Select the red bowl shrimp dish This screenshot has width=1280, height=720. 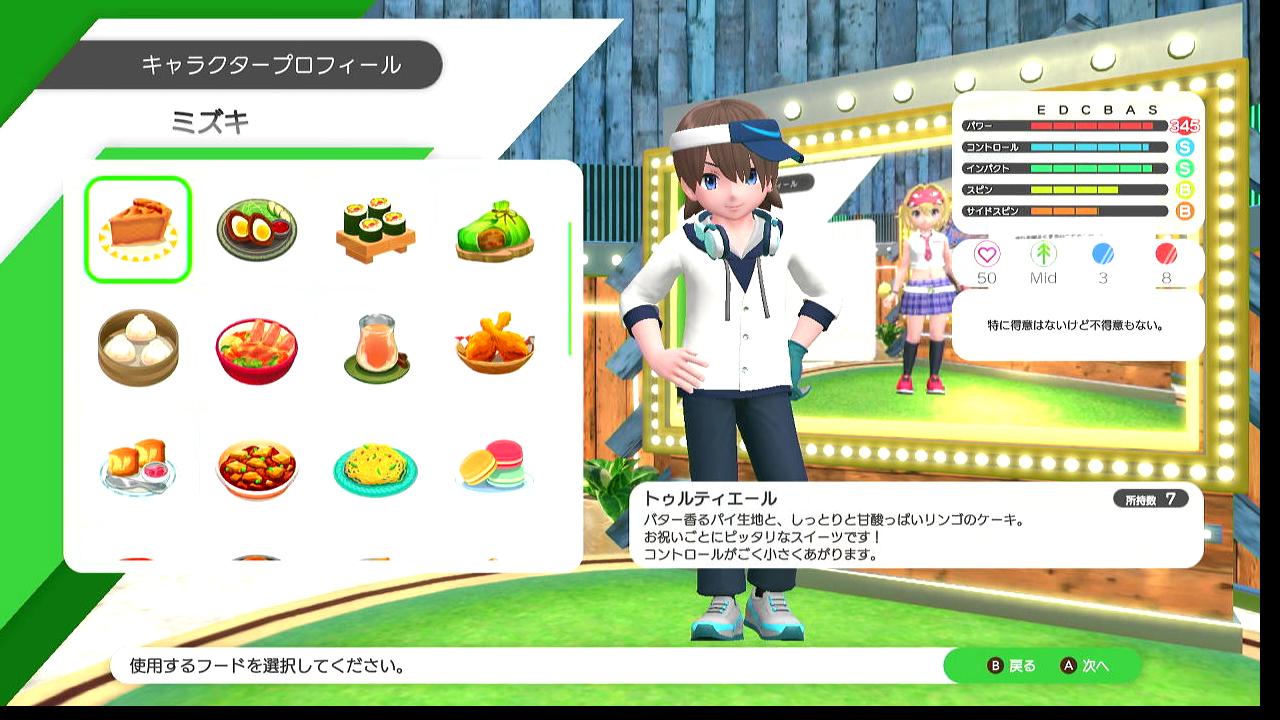256,349
